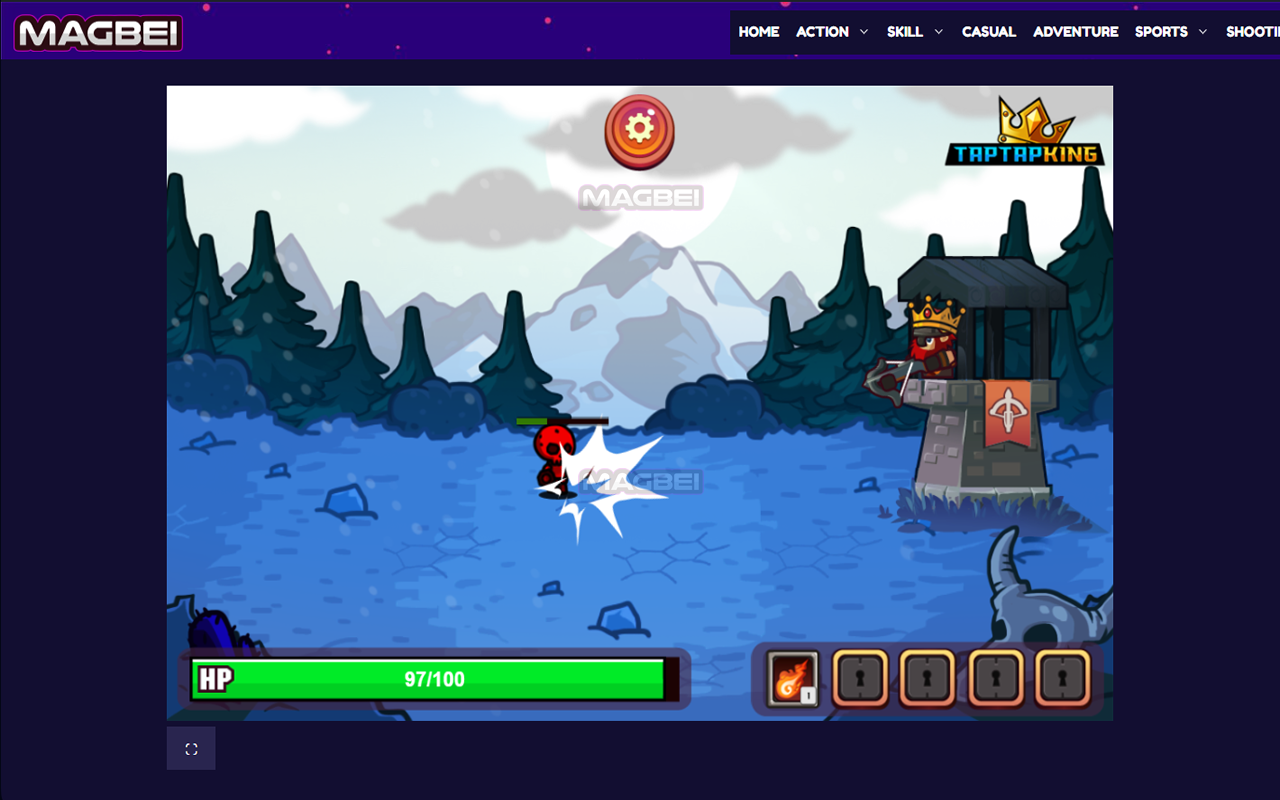
Task: Browse the Casual games category
Action: [x=988, y=32]
